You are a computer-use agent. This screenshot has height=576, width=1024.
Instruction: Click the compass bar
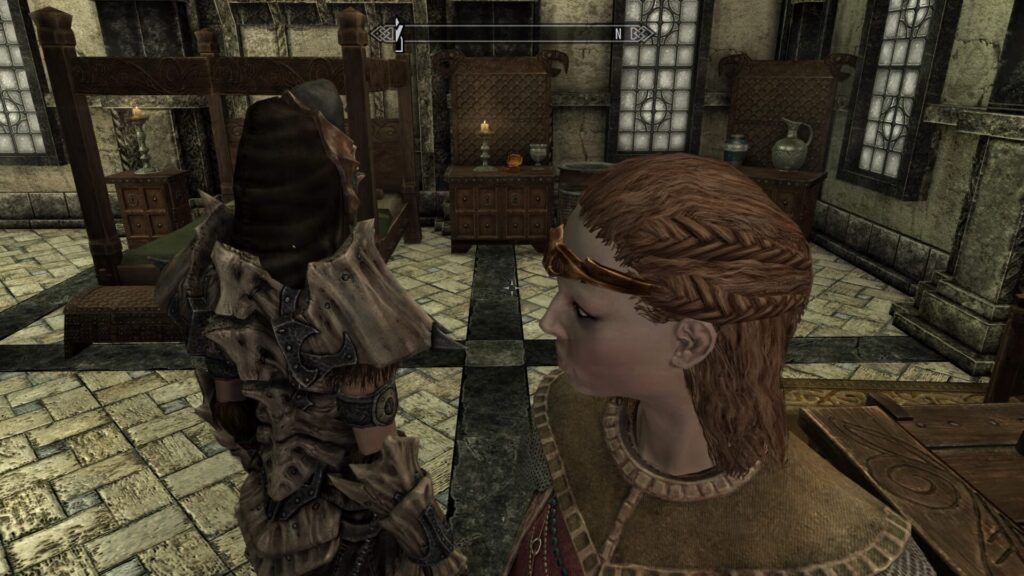point(510,33)
